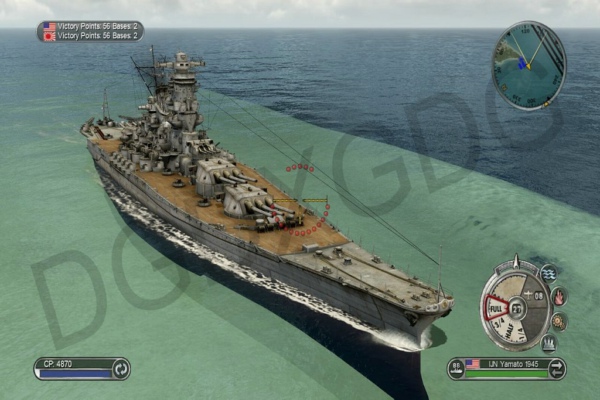Select the ship silhouette icon beside the dial
The image size is (600, 400).
548,343
